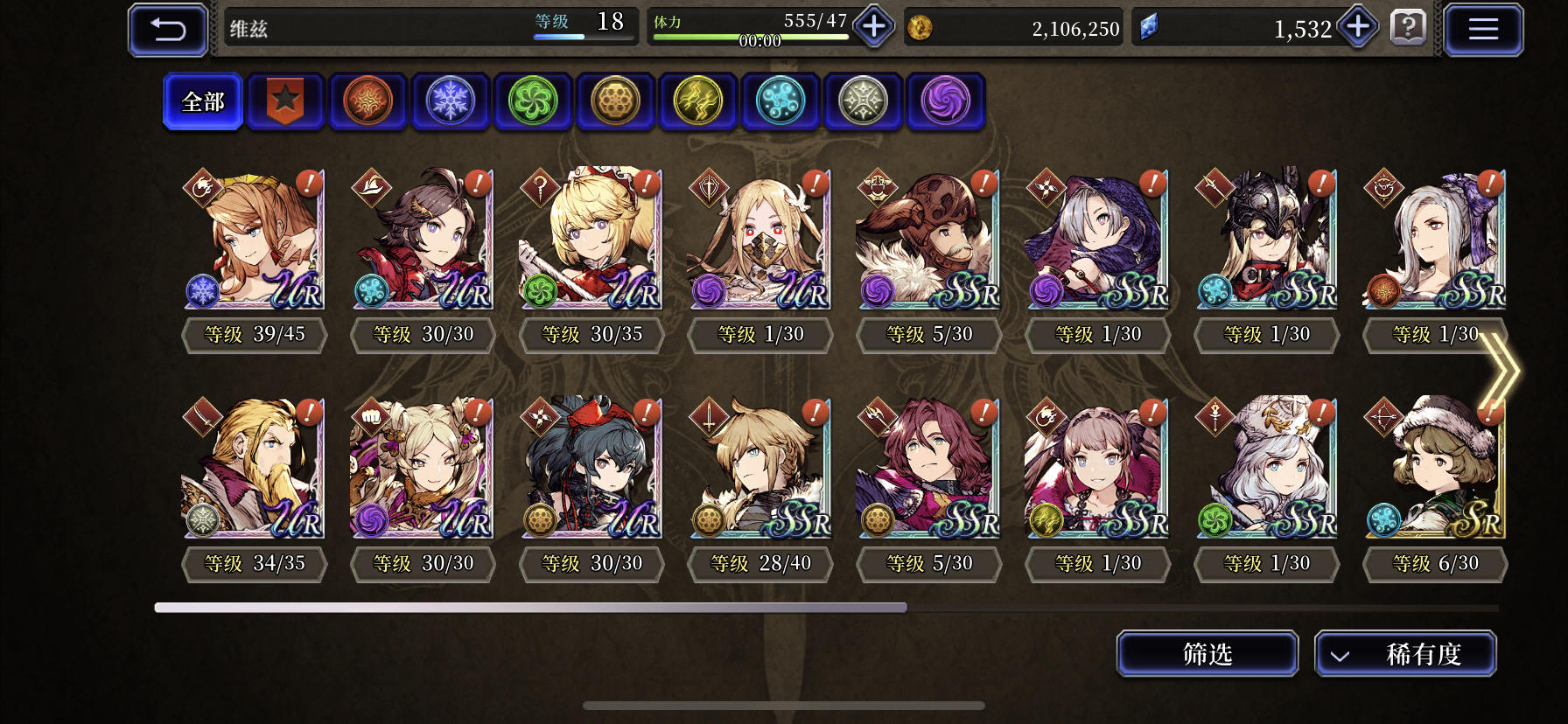
Task: Open the hamburger menu at top right
Action: point(1482,28)
